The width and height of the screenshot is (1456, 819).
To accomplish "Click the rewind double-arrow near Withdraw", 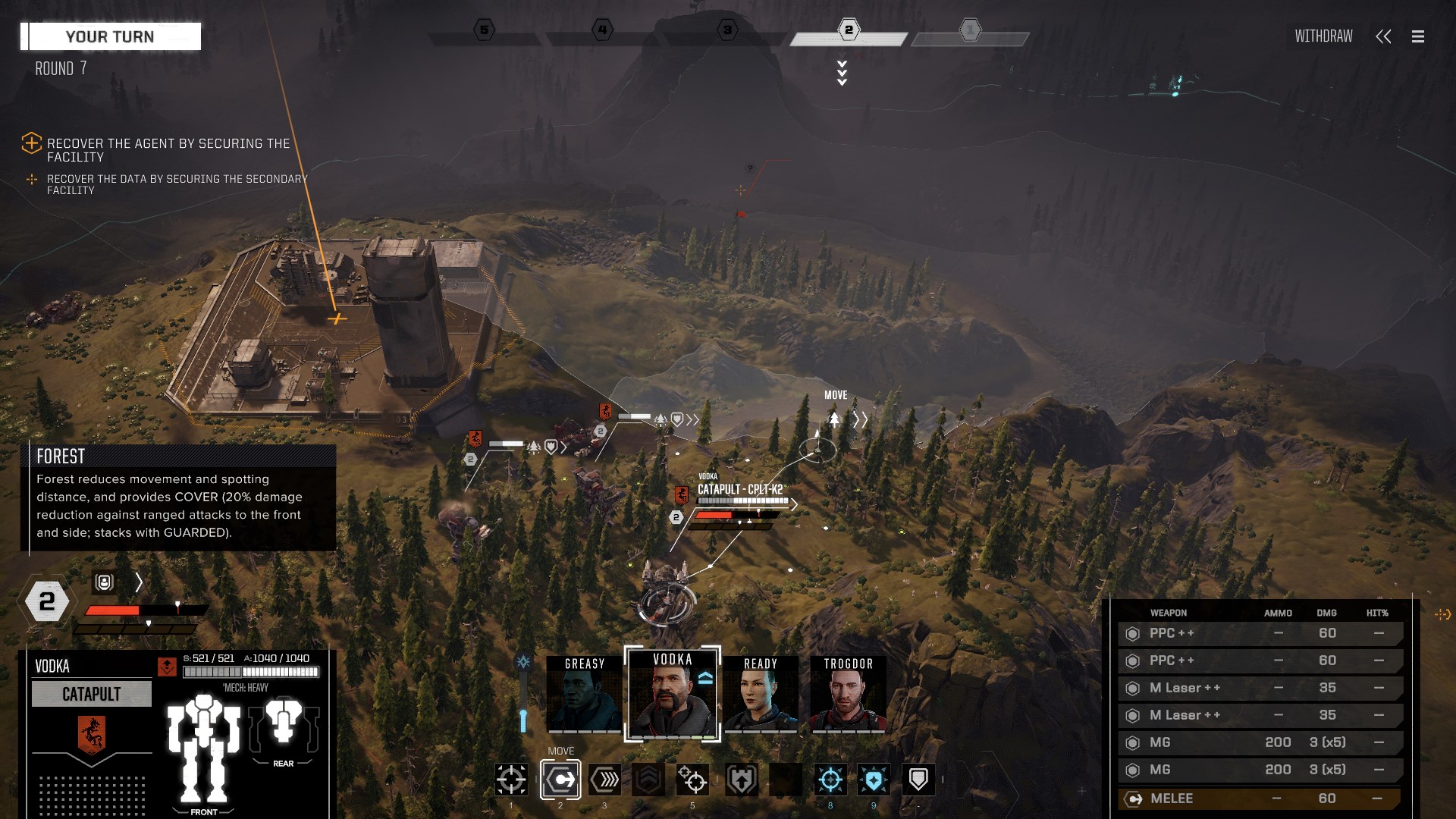I will [1384, 36].
